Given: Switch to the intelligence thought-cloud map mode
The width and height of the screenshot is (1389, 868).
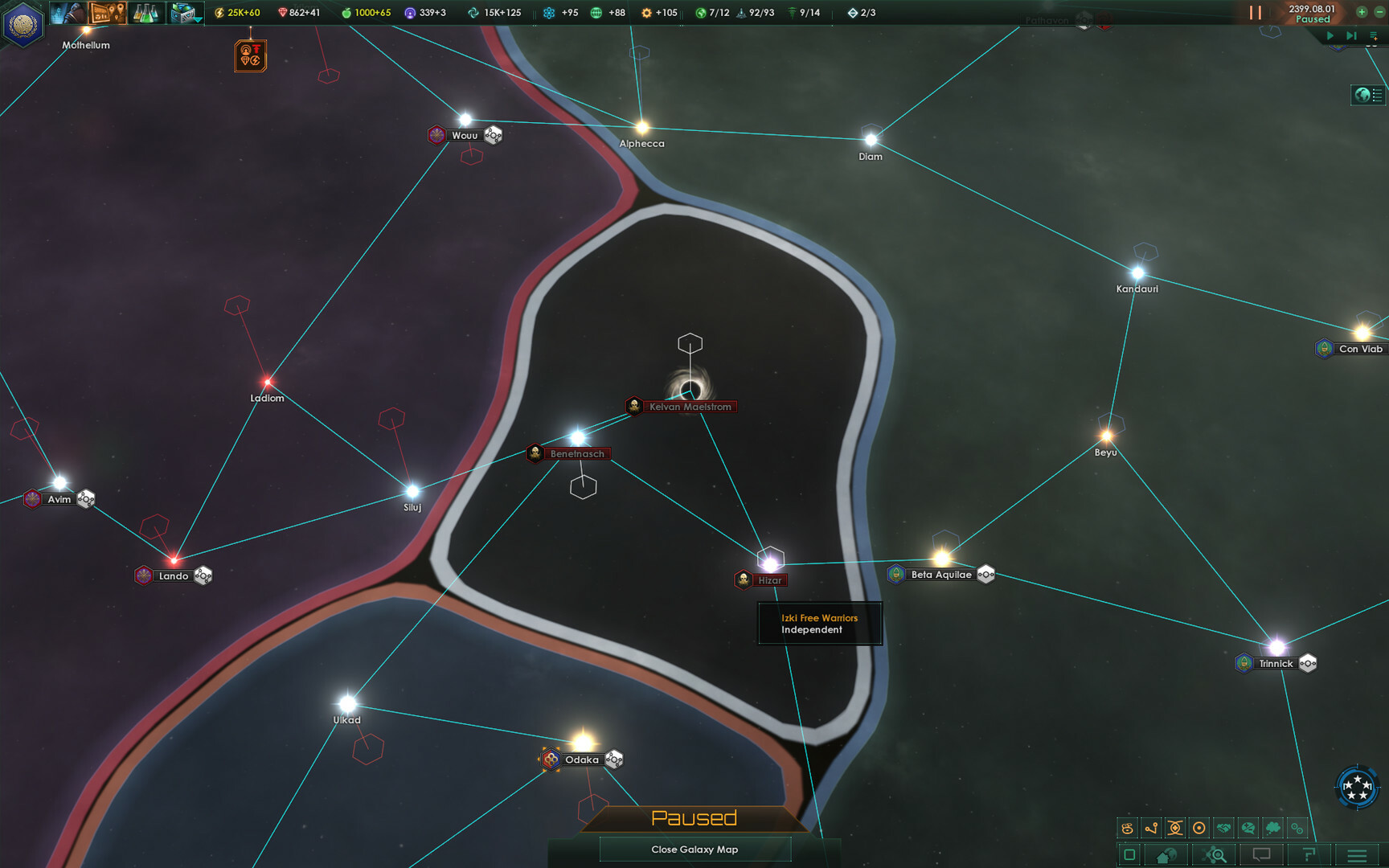Looking at the screenshot, I should (1272, 827).
